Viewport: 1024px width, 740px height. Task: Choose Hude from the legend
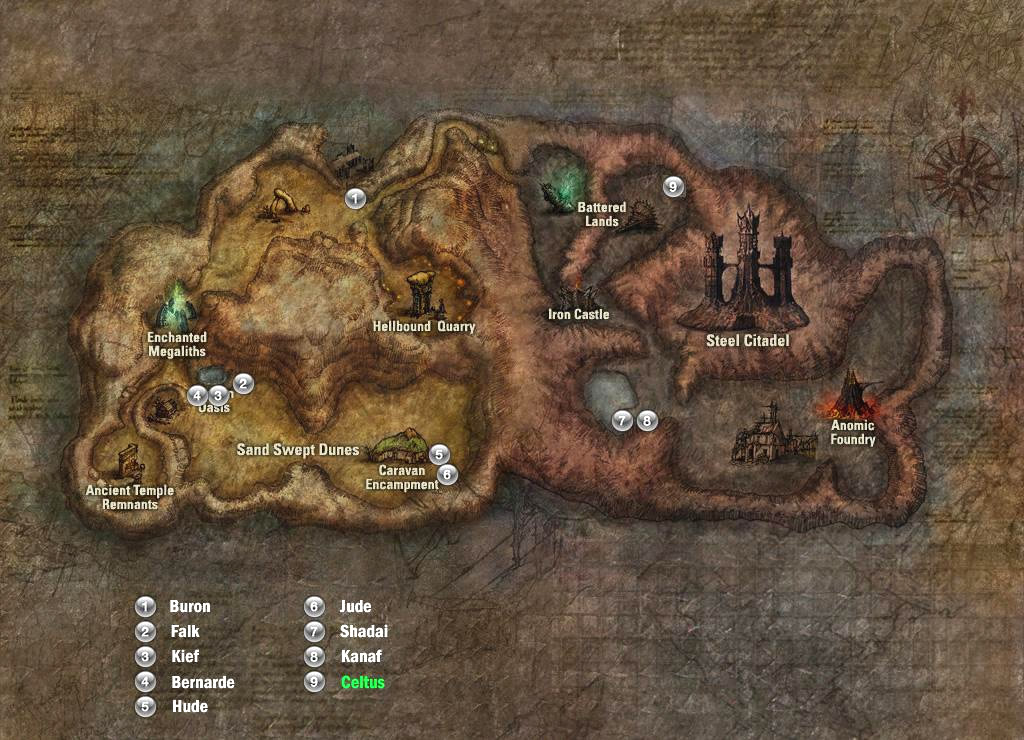pyautogui.click(x=190, y=706)
